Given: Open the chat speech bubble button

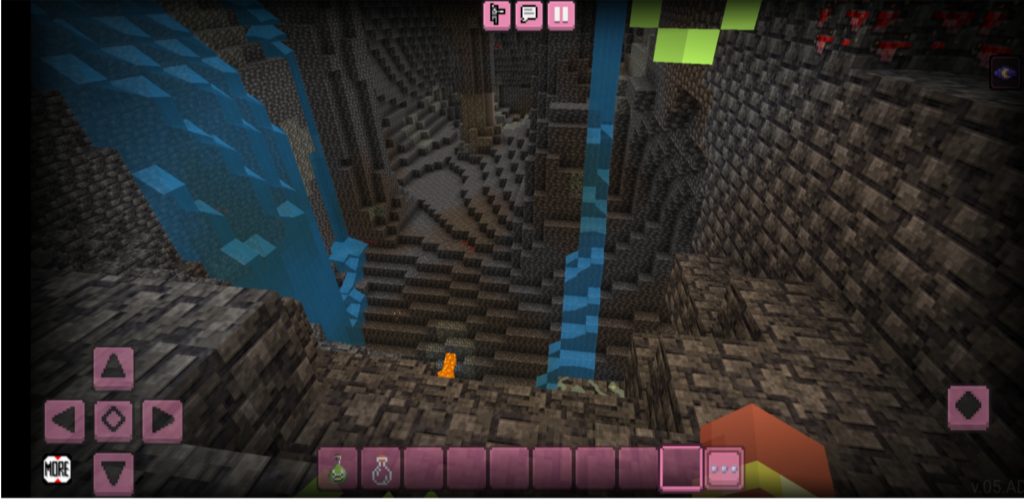Looking at the screenshot, I should click(x=529, y=15).
